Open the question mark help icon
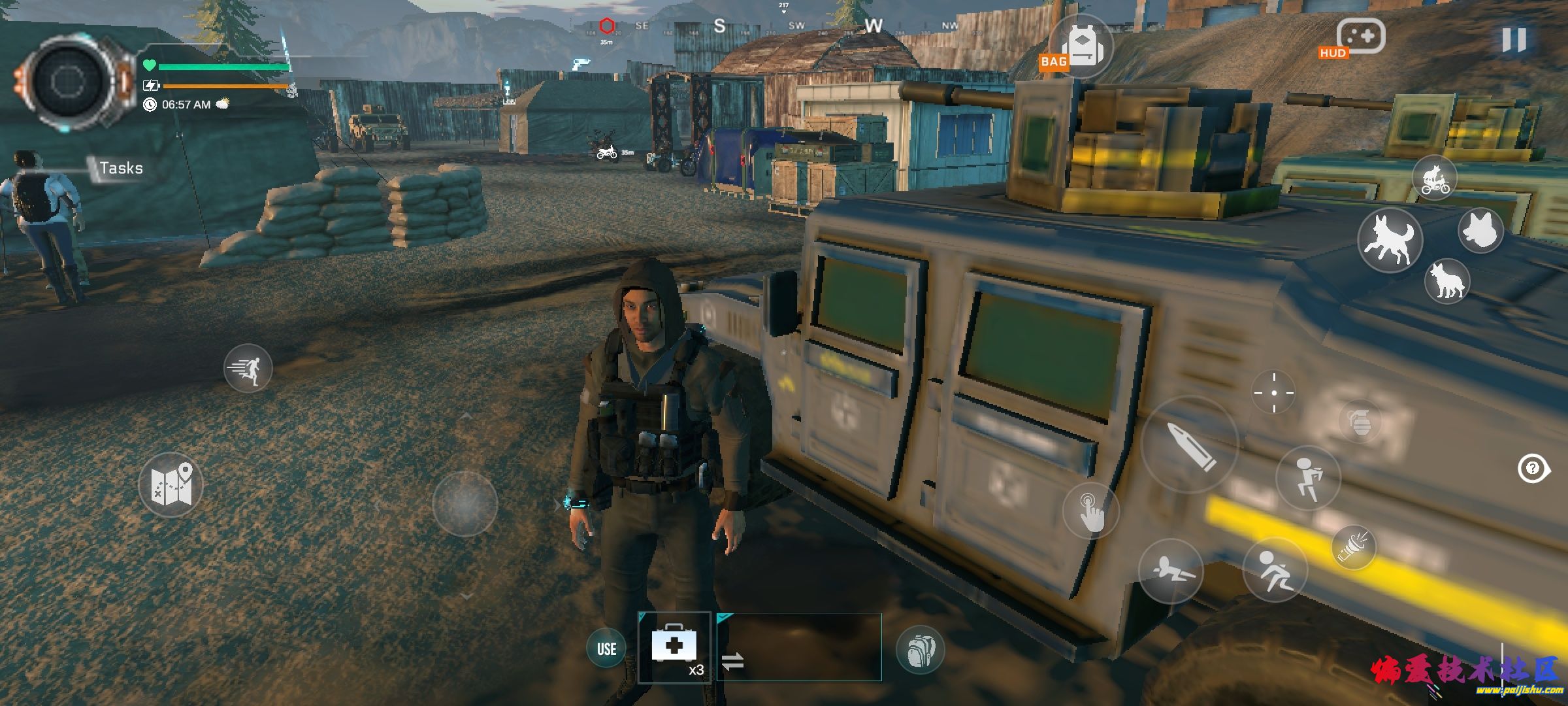This screenshot has width=1568, height=706. (x=1533, y=468)
